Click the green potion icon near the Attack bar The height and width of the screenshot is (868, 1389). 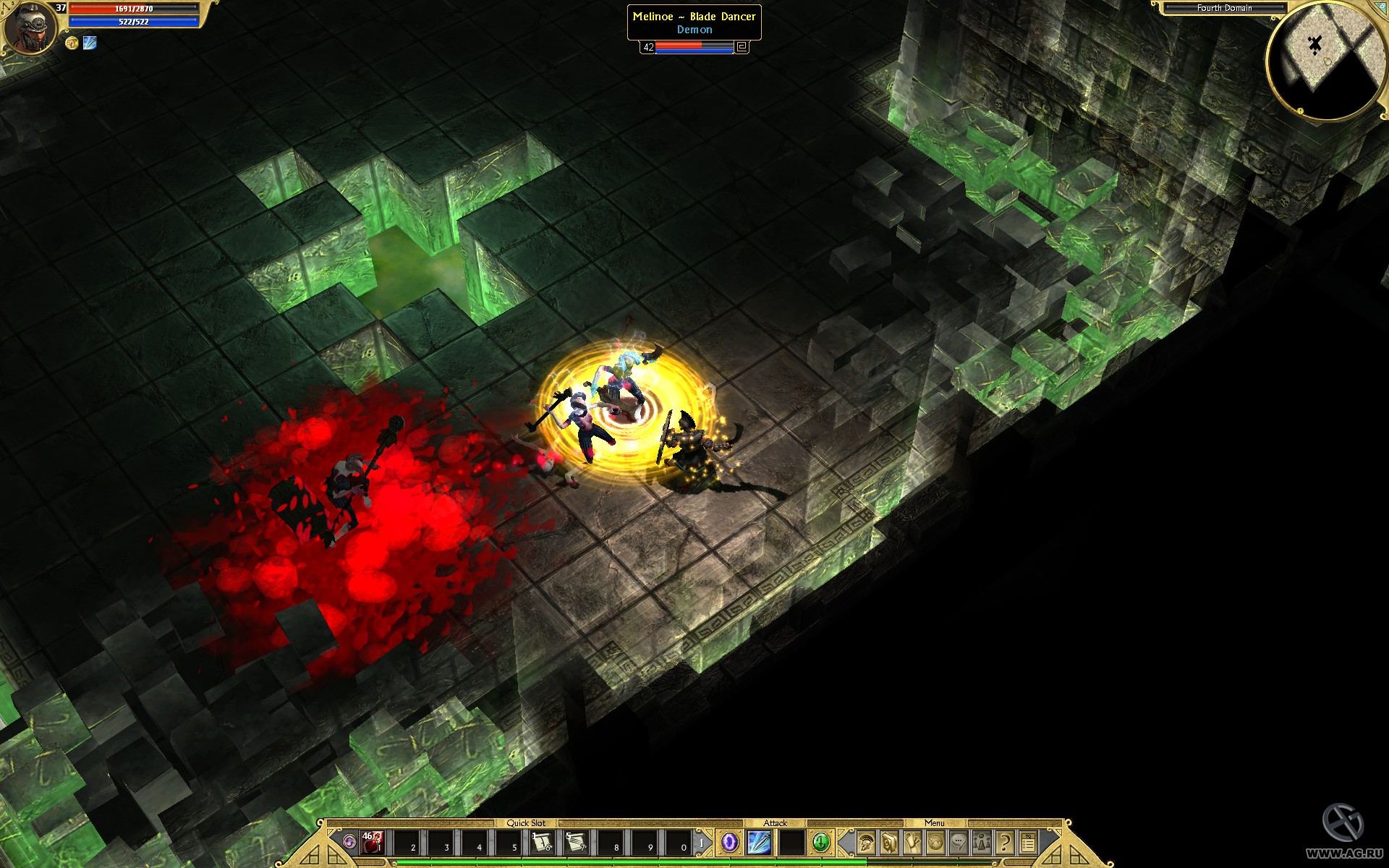[820, 843]
